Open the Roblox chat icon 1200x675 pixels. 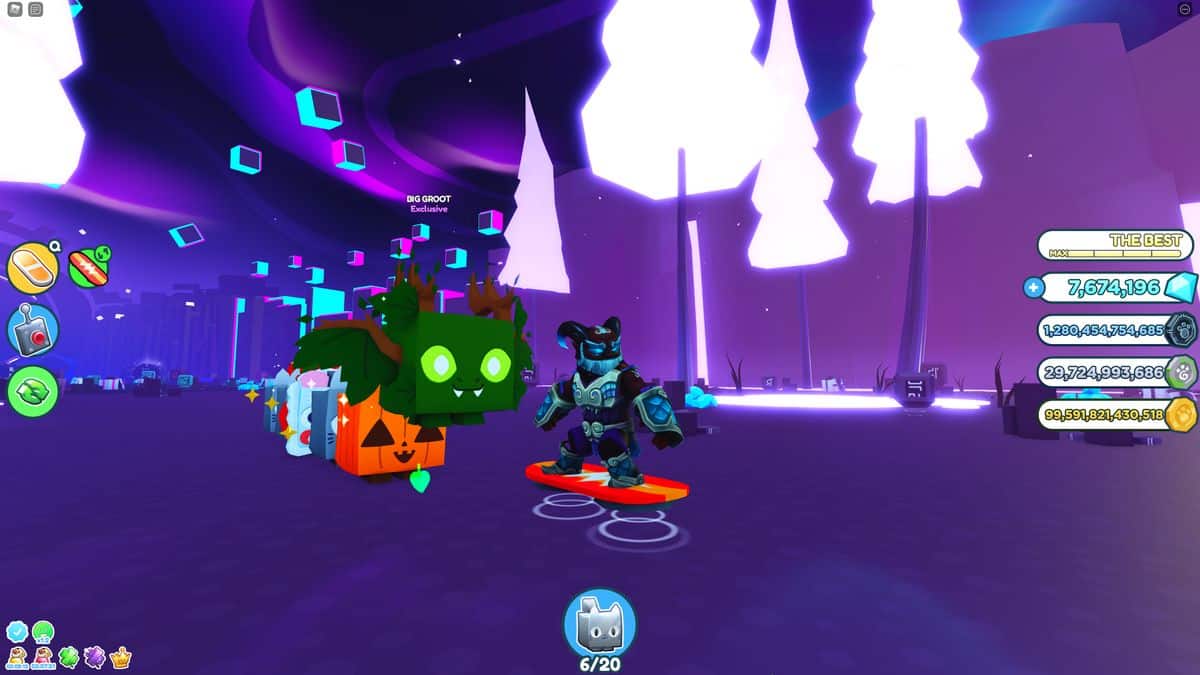click(x=36, y=9)
